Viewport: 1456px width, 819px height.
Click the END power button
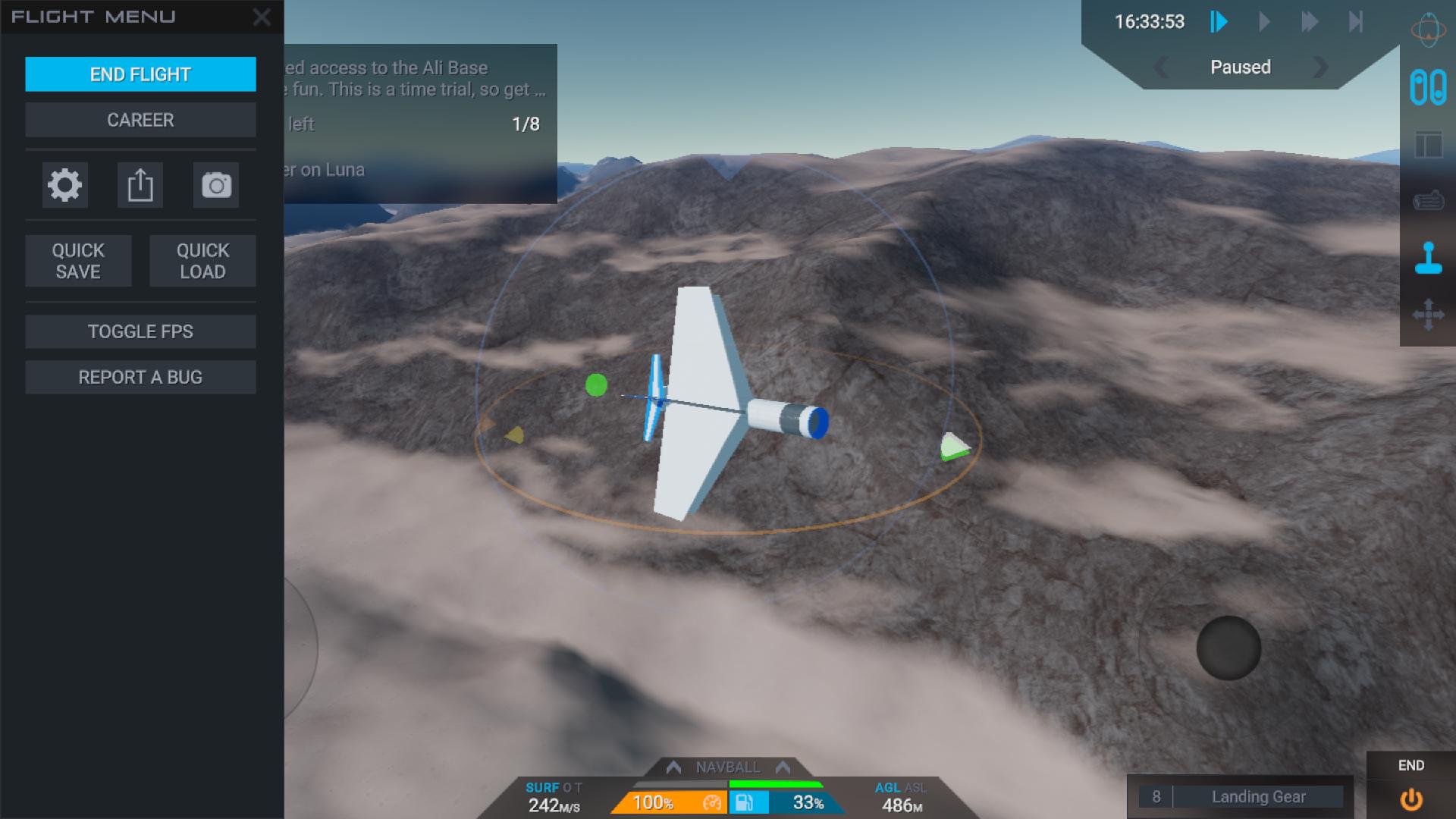[1410, 799]
